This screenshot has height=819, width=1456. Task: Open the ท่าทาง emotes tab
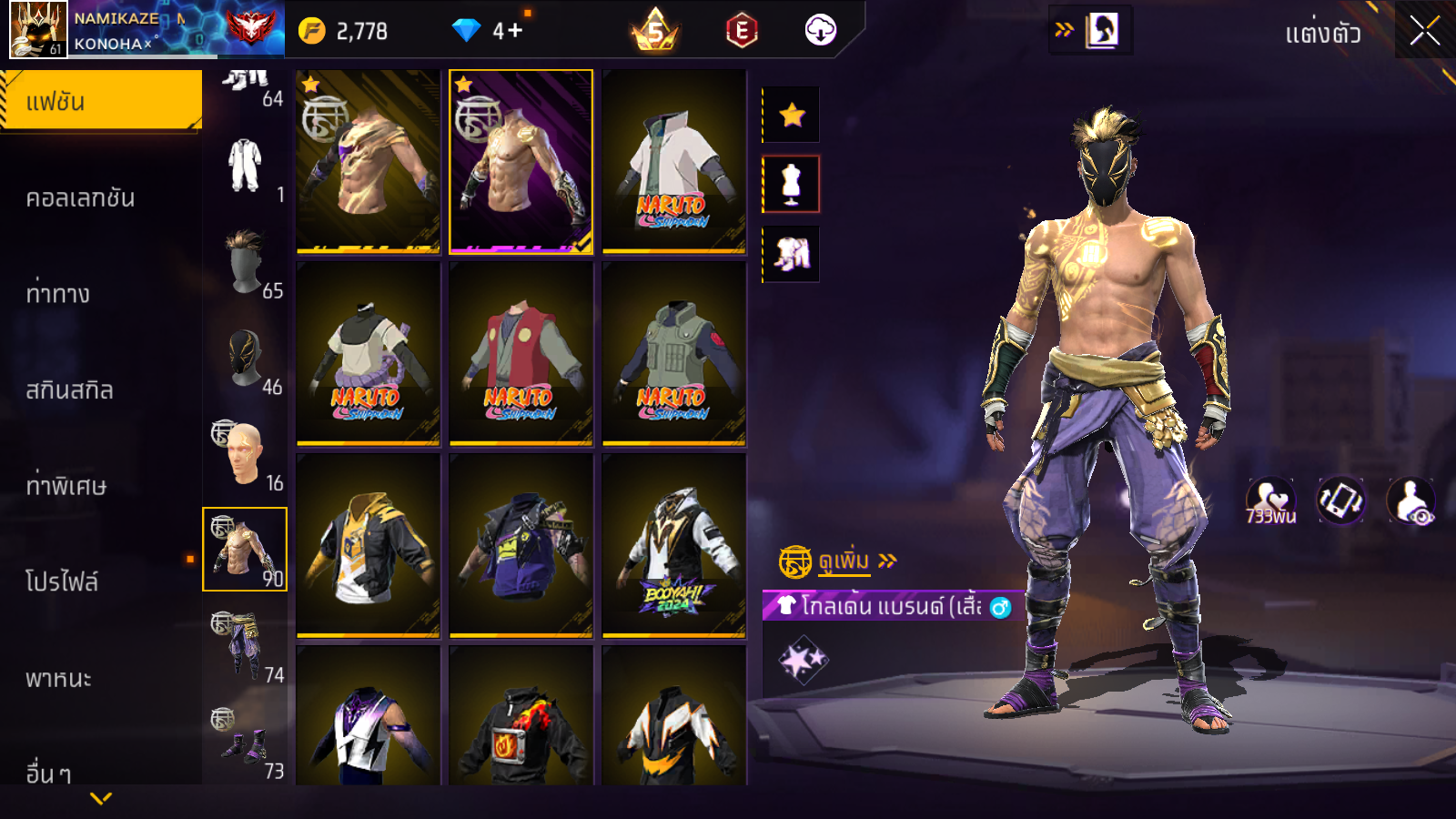[x=58, y=294]
